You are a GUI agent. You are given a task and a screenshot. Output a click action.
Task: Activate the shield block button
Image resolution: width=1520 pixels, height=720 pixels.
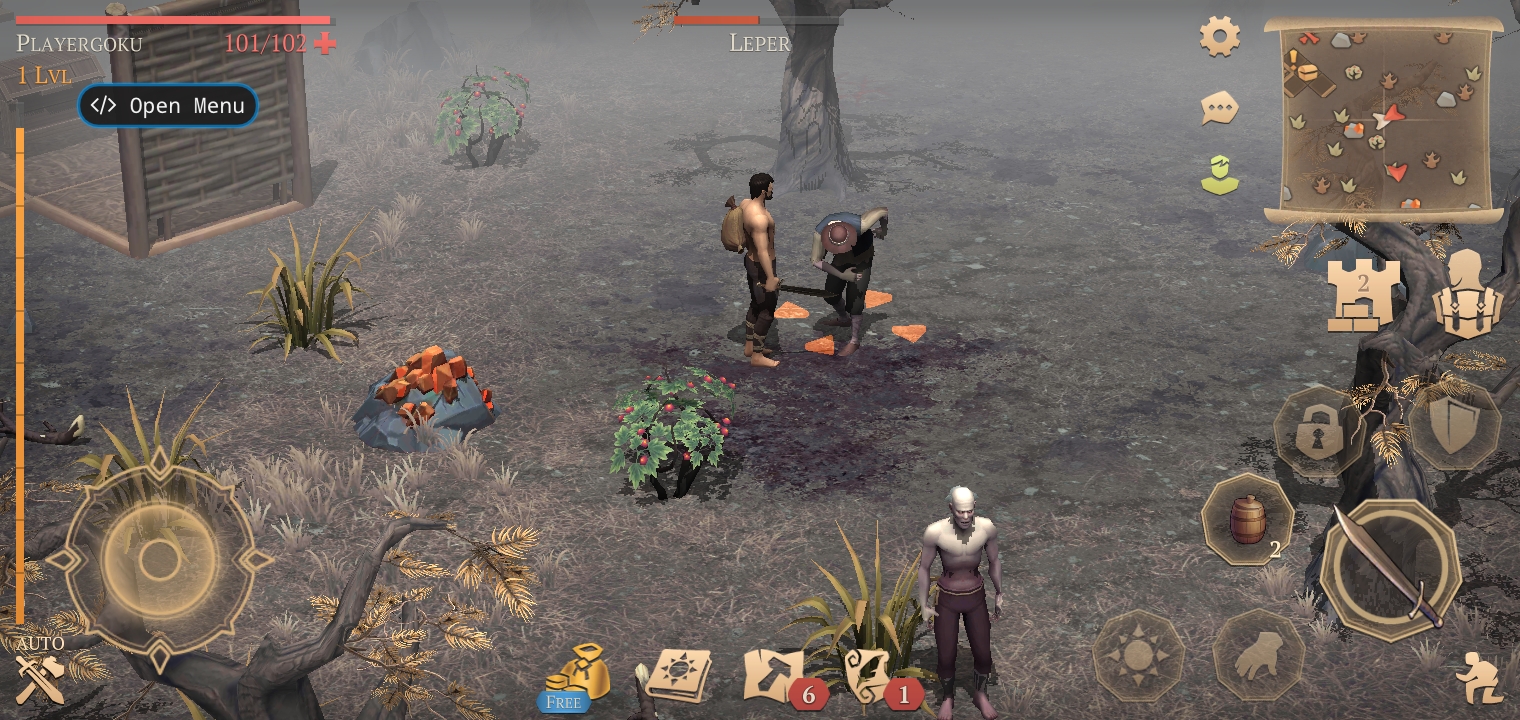[1454, 425]
